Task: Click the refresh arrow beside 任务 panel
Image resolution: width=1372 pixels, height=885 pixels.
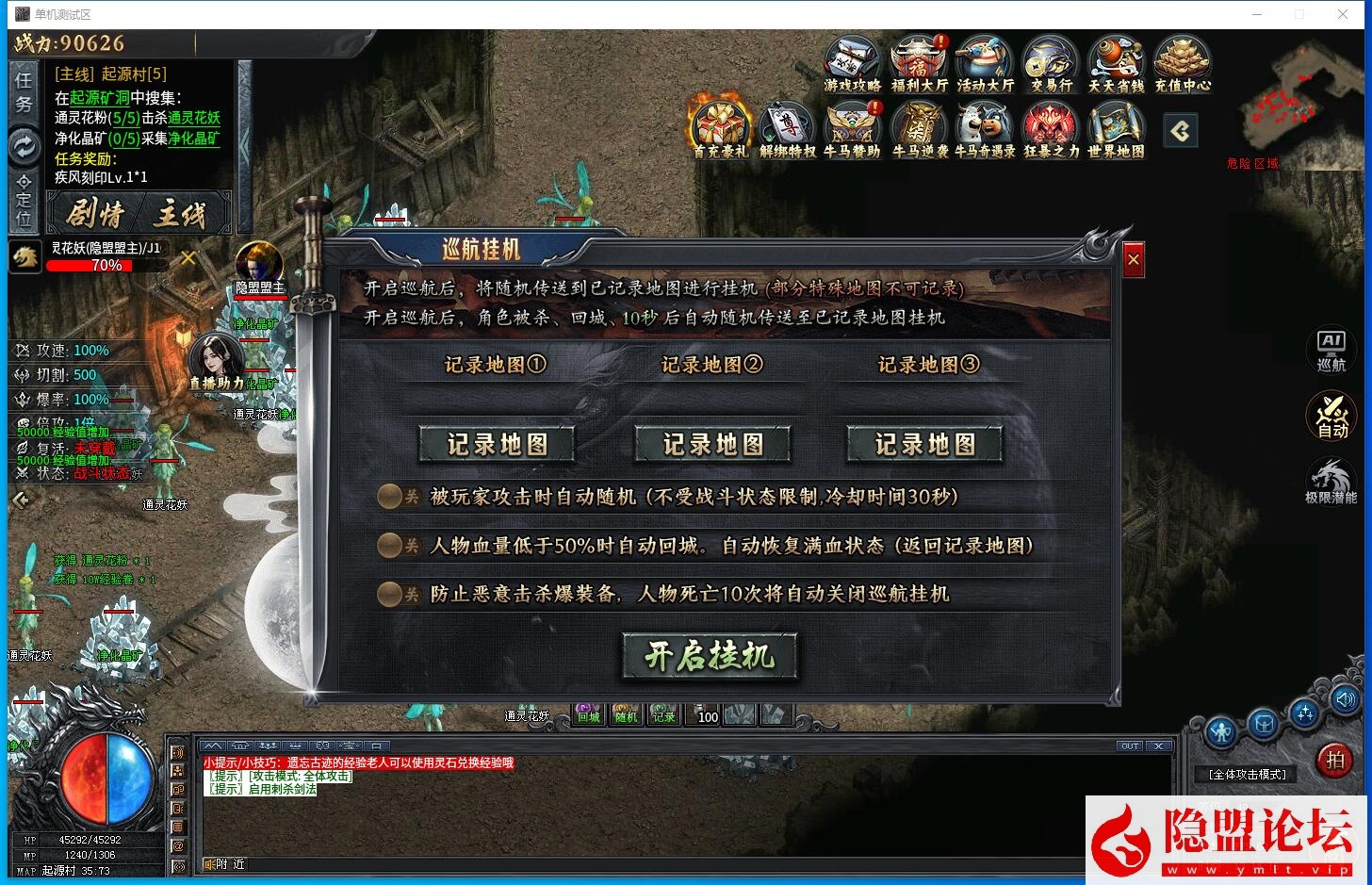Action: [x=23, y=147]
